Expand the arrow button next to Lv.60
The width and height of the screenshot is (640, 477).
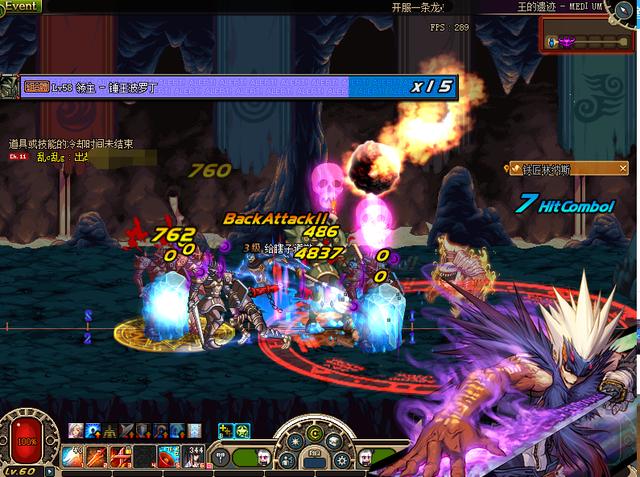point(50,469)
